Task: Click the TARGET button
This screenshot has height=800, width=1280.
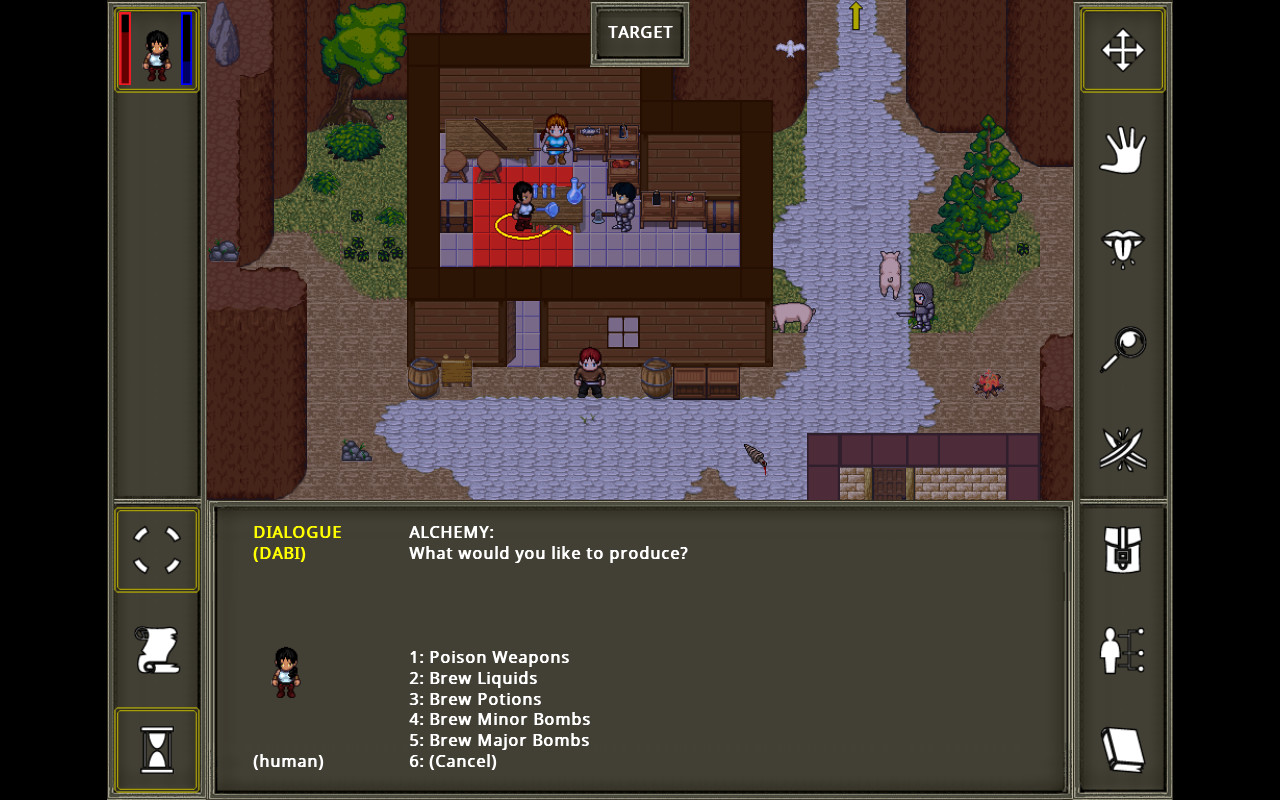Action: coord(639,31)
